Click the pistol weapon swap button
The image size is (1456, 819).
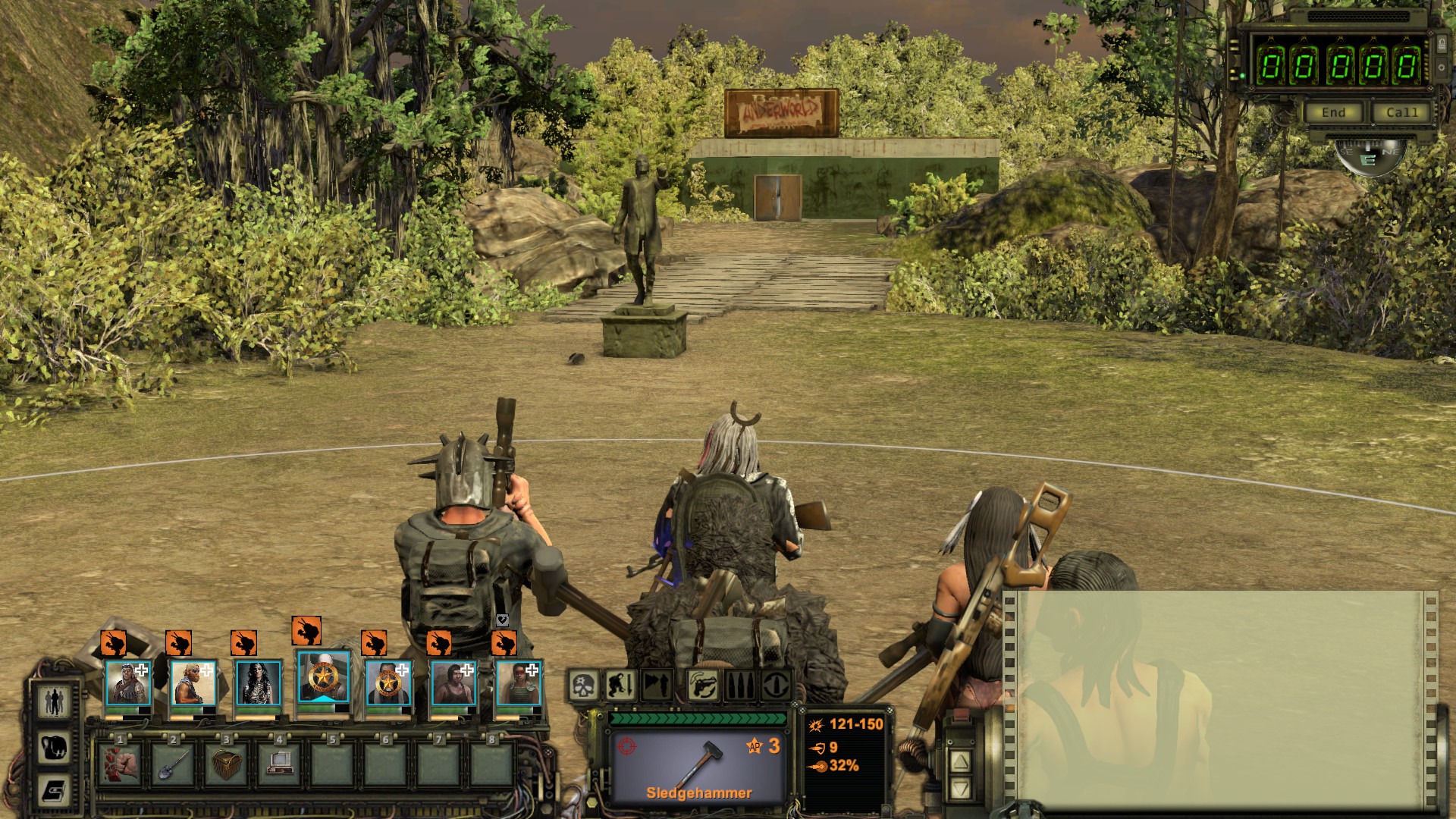pos(704,686)
